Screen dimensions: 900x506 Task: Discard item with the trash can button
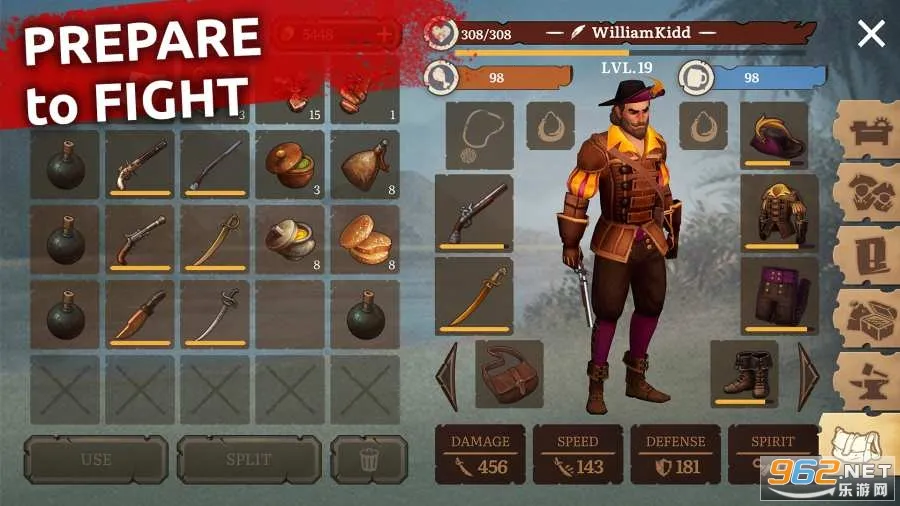[369, 460]
